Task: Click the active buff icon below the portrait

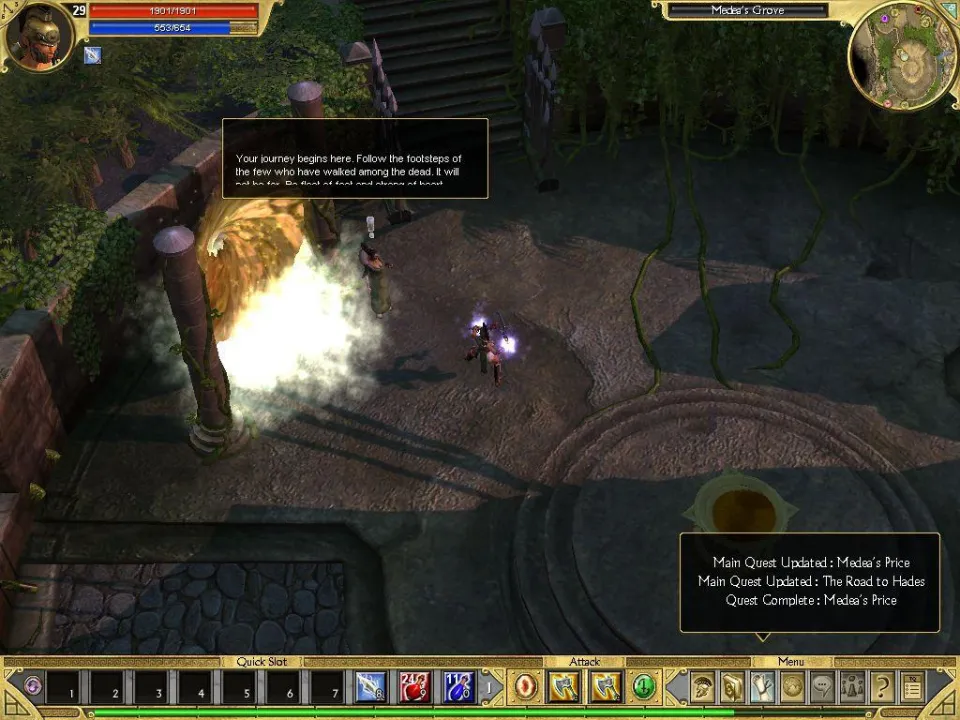Action: tap(93, 56)
